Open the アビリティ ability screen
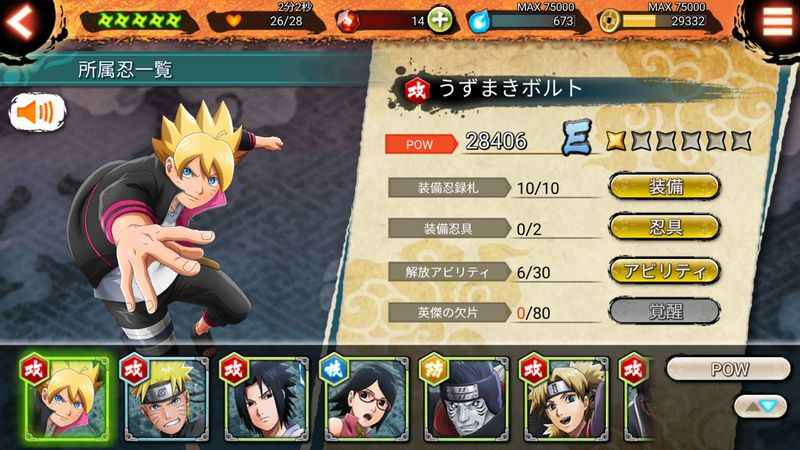Image resolution: width=800 pixels, height=450 pixels. point(664,270)
